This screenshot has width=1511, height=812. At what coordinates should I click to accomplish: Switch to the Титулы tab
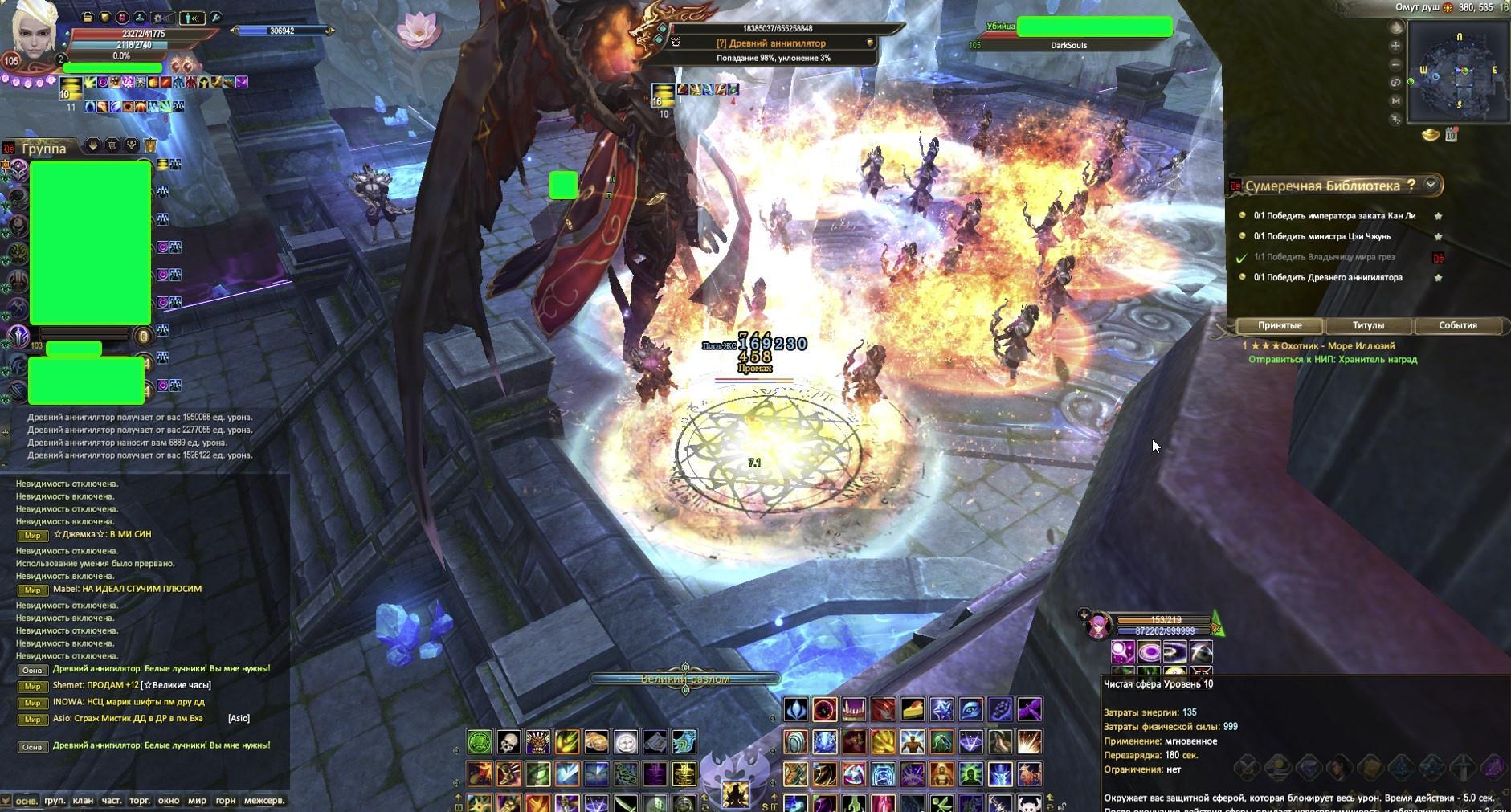coord(1368,325)
